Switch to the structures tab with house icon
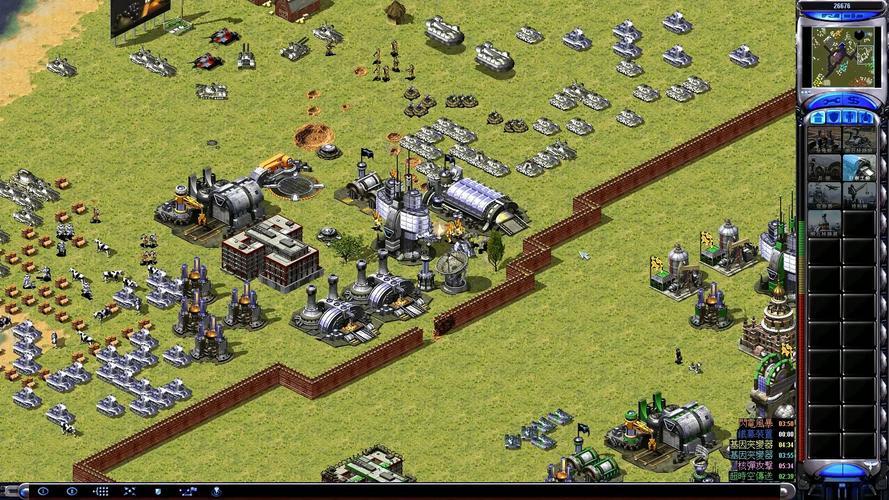 click(816, 117)
